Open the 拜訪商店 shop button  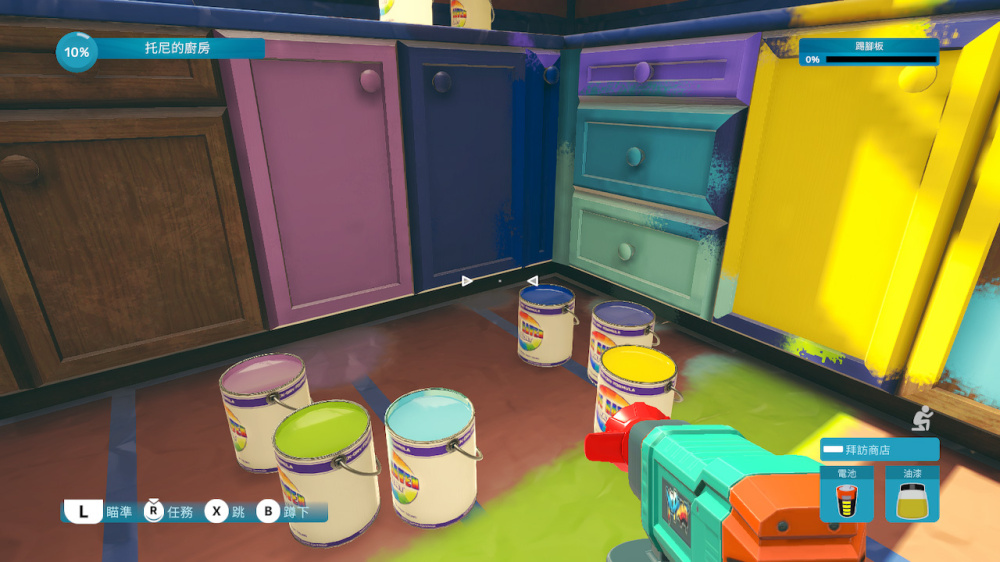click(879, 450)
